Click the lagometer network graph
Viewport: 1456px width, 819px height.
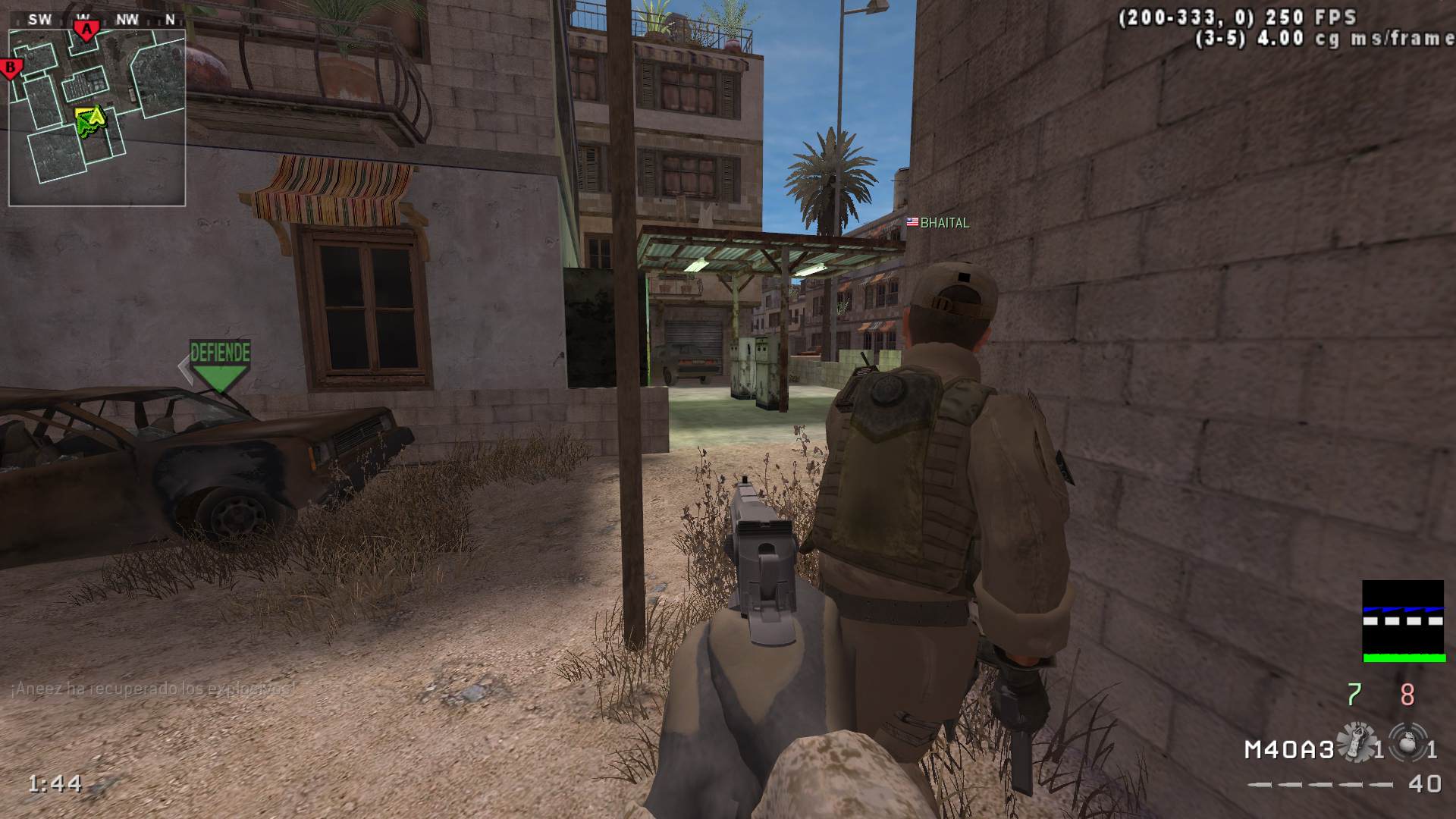coord(1402,621)
